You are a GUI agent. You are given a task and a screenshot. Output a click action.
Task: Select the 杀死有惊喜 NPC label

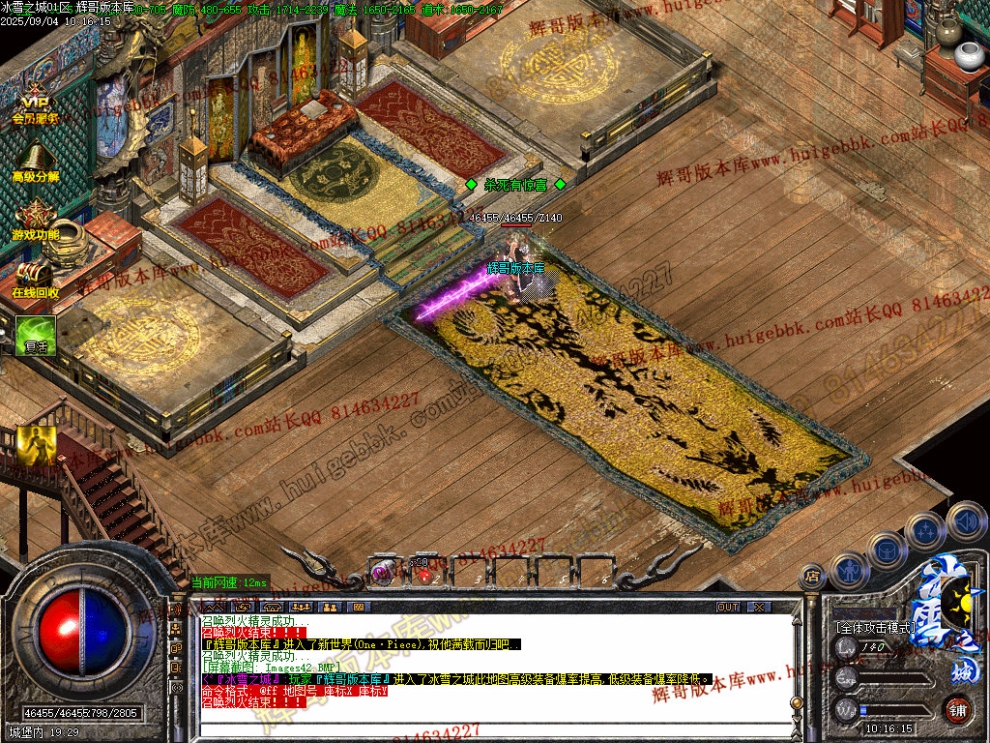click(x=515, y=185)
